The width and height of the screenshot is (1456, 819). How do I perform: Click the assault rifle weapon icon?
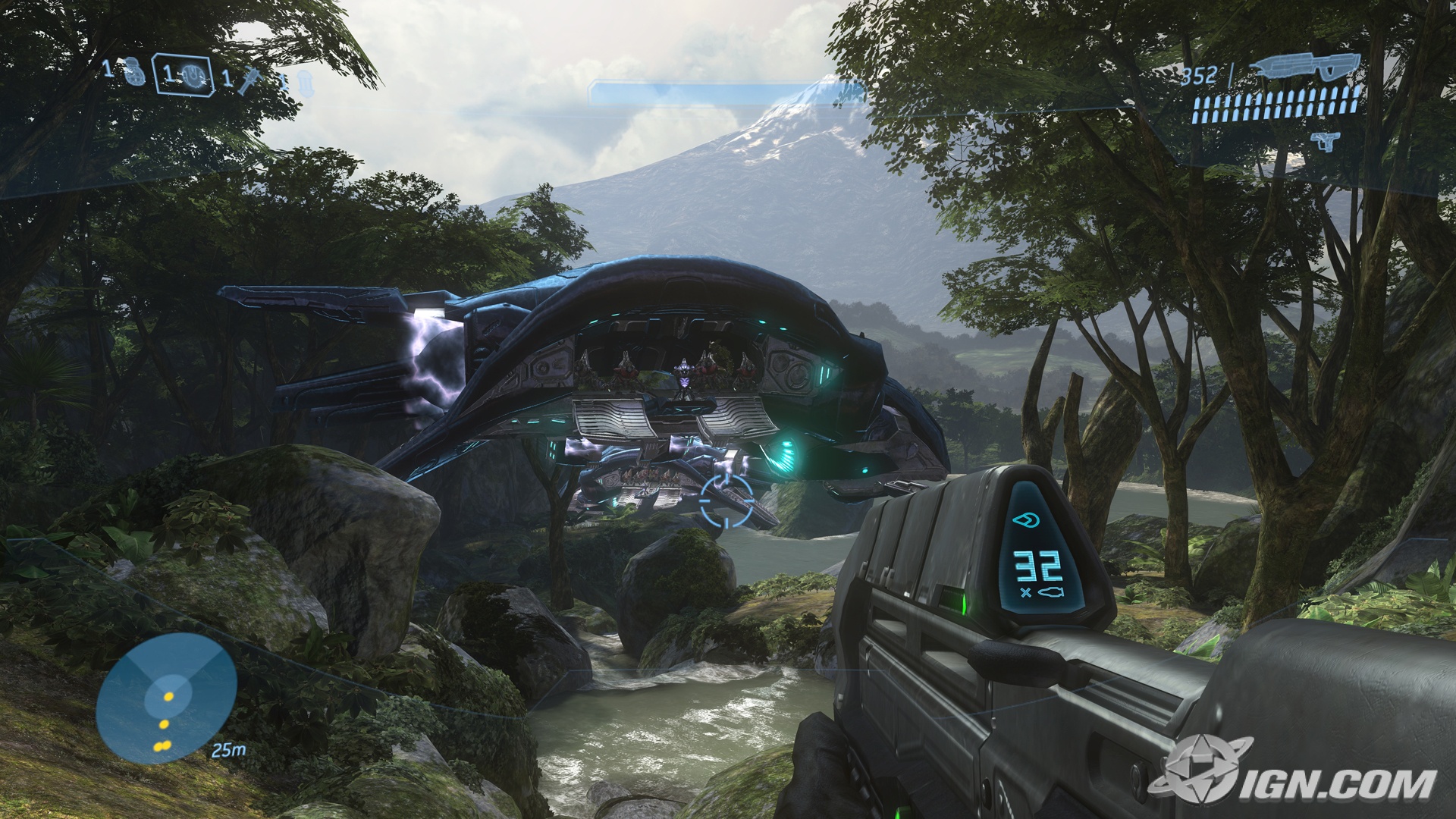(1306, 69)
